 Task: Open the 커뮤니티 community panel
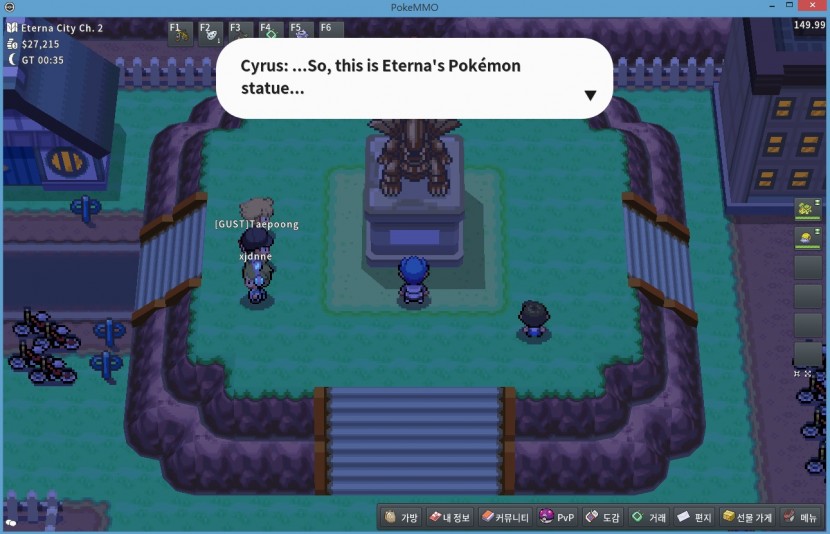504,517
